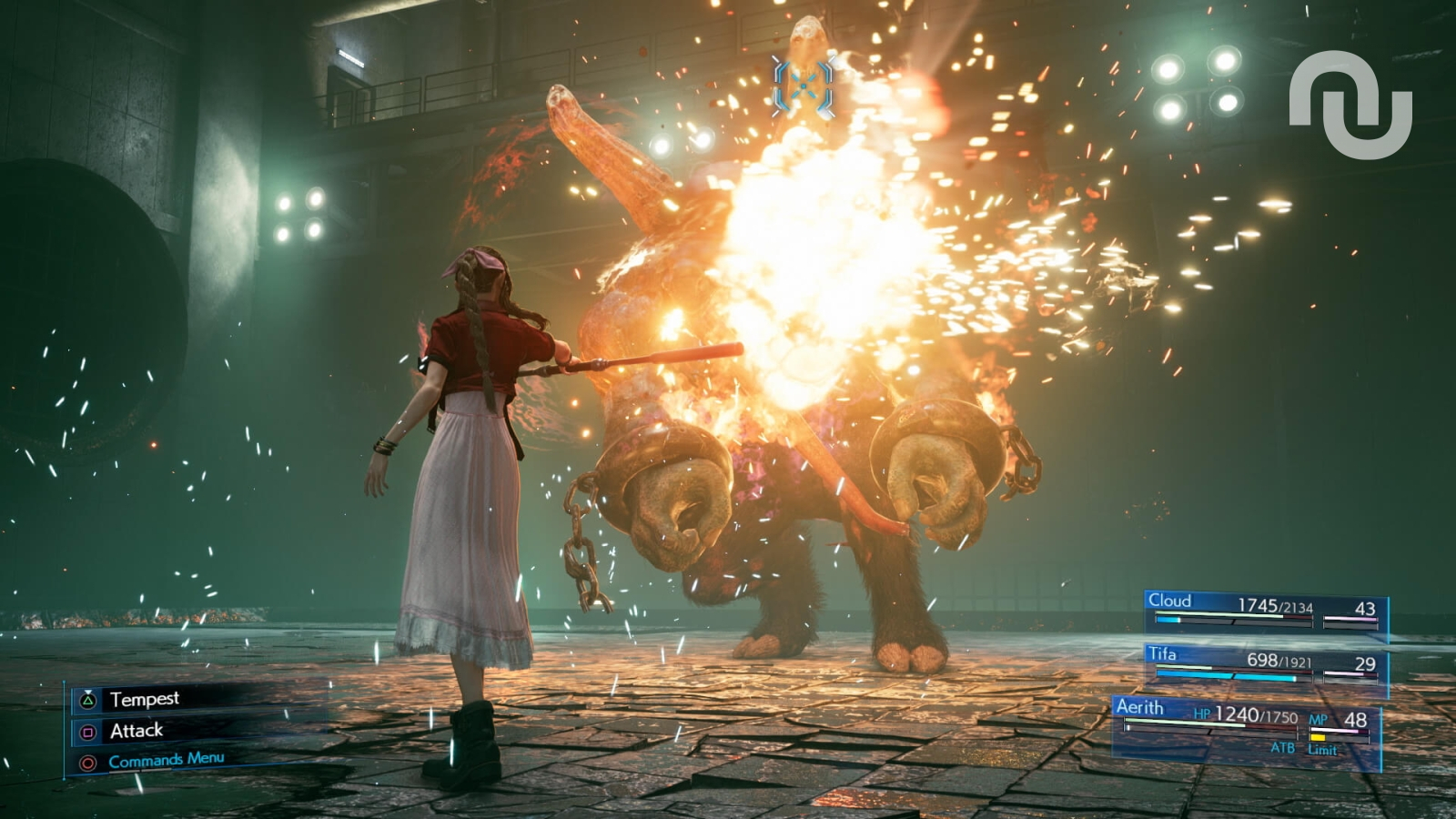This screenshot has width=1456, height=819.
Task: Open the Commands Menu
Action: coord(165,760)
